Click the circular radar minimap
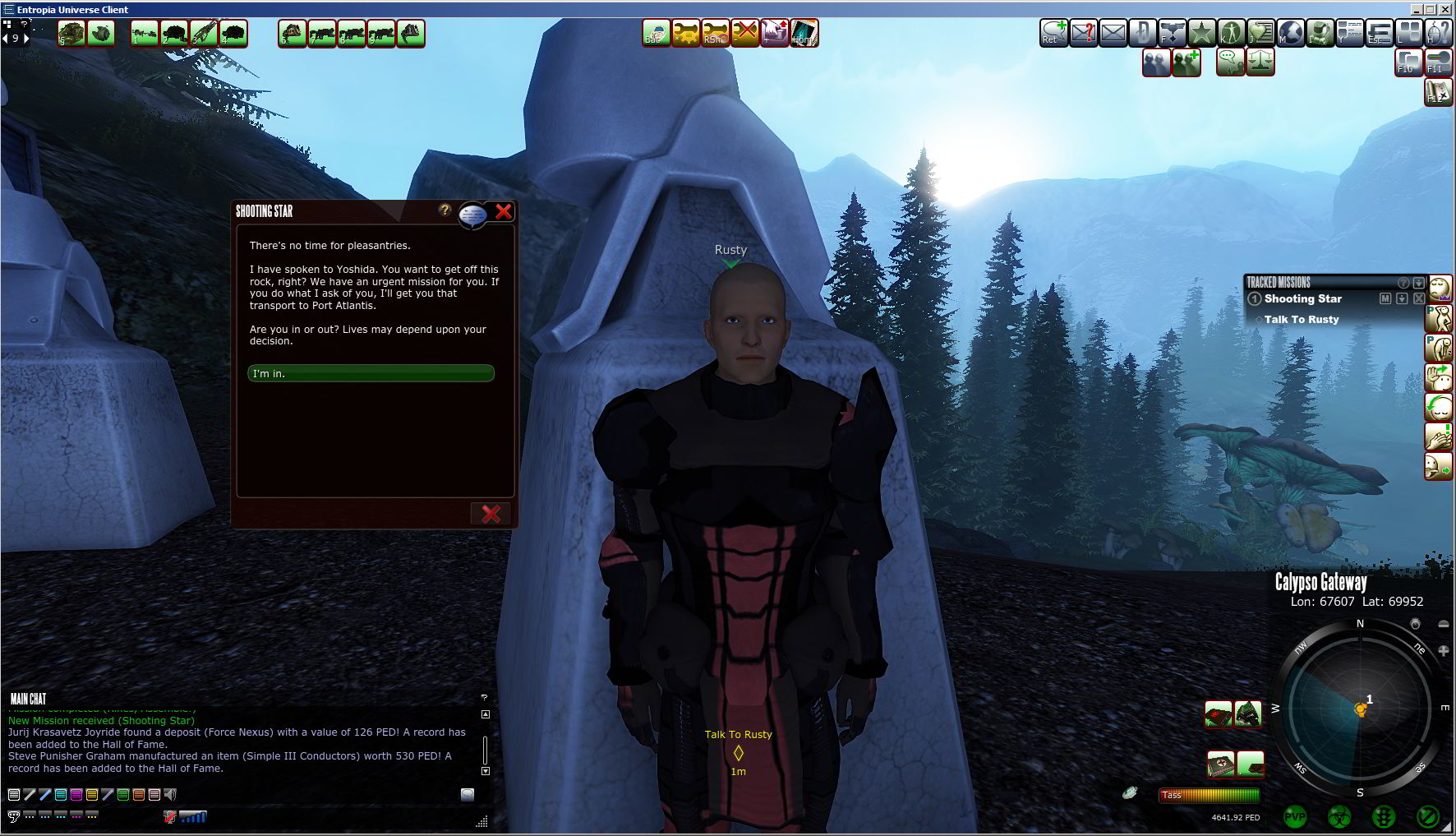Image resolution: width=1456 pixels, height=836 pixels. [x=1359, y=708]
